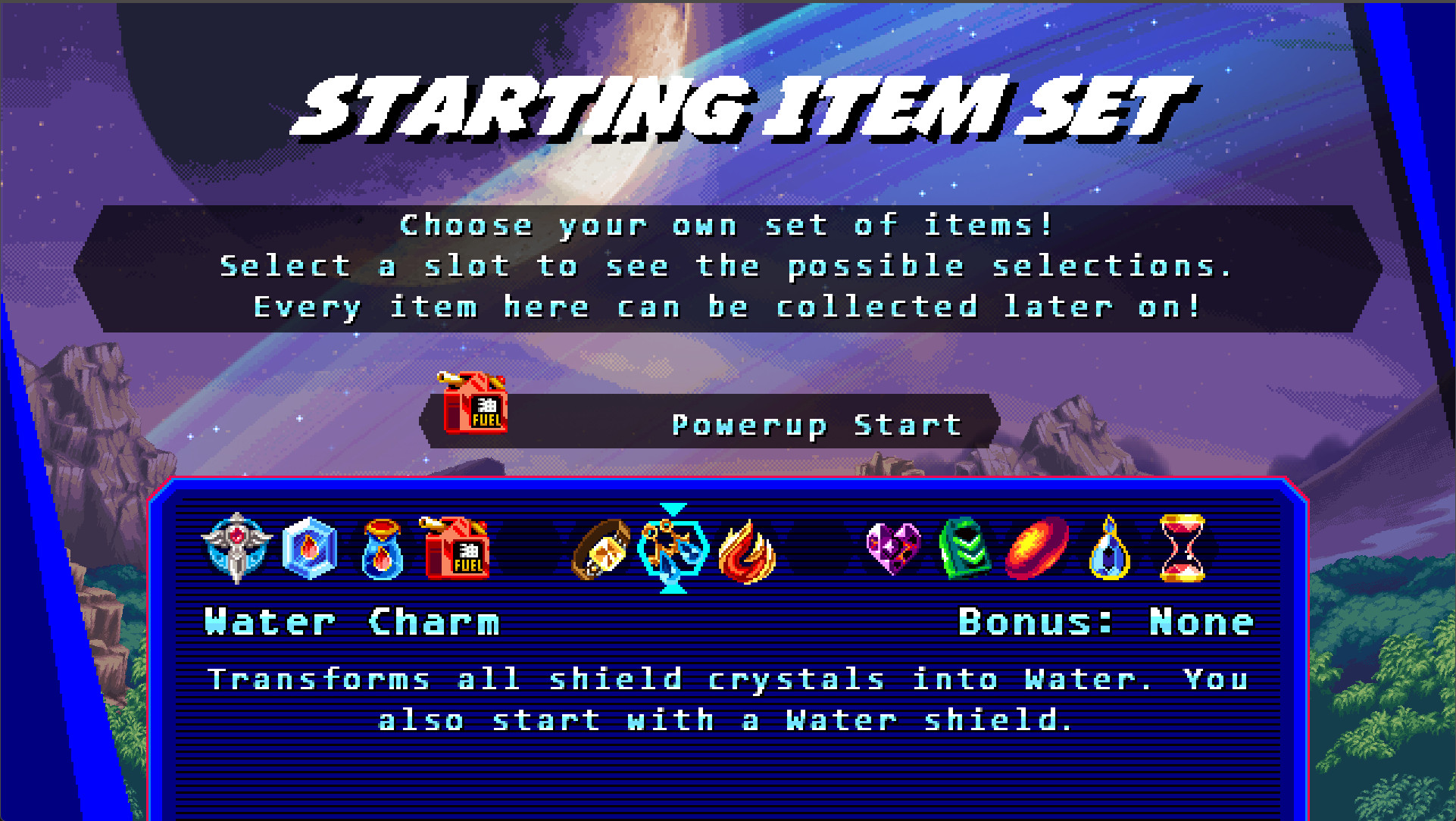Click the cyan arrow above the selected slot
1456x821 pixels.
[x=672, y=510]
